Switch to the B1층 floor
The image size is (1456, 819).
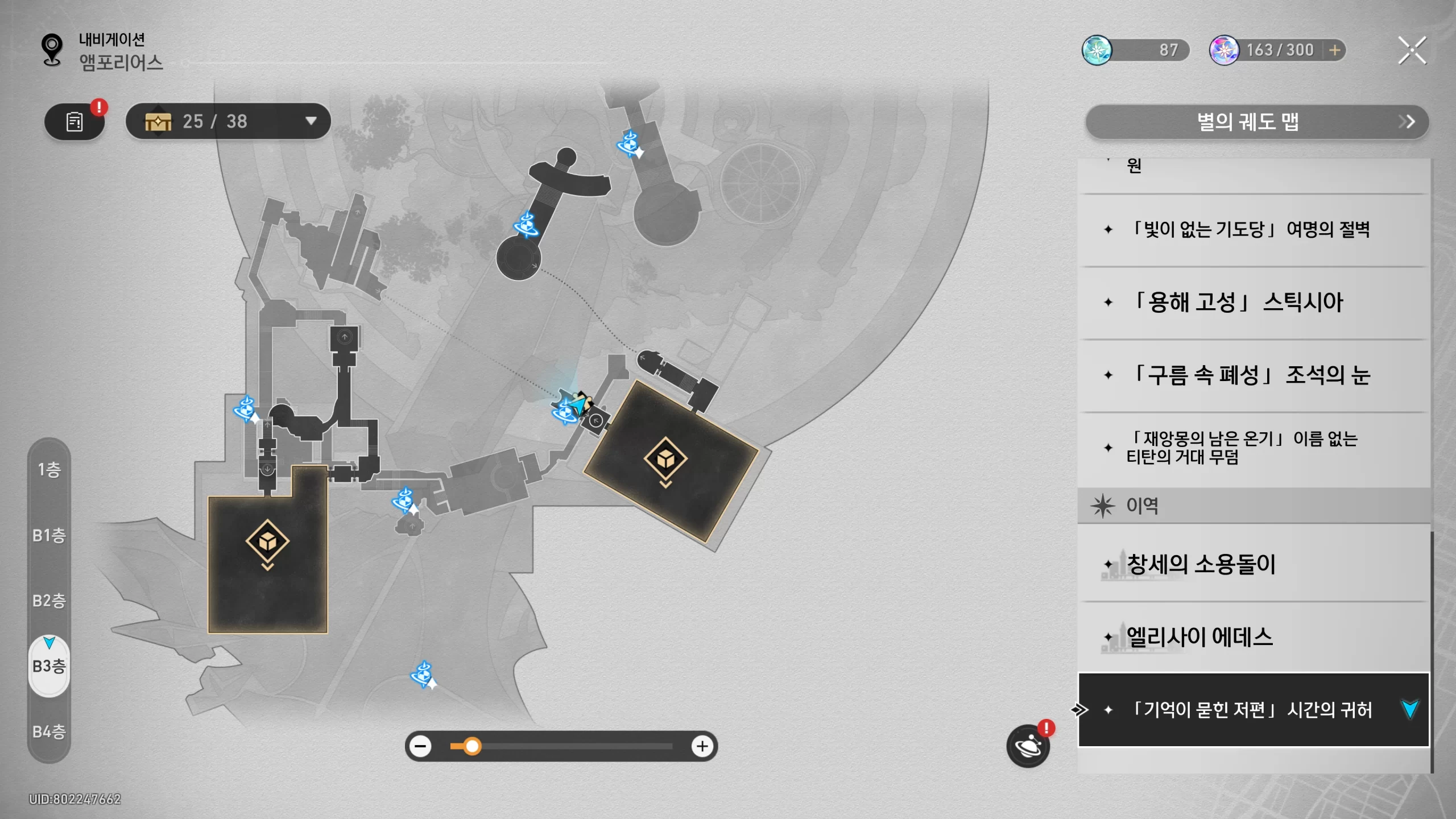tap(49, 535)
